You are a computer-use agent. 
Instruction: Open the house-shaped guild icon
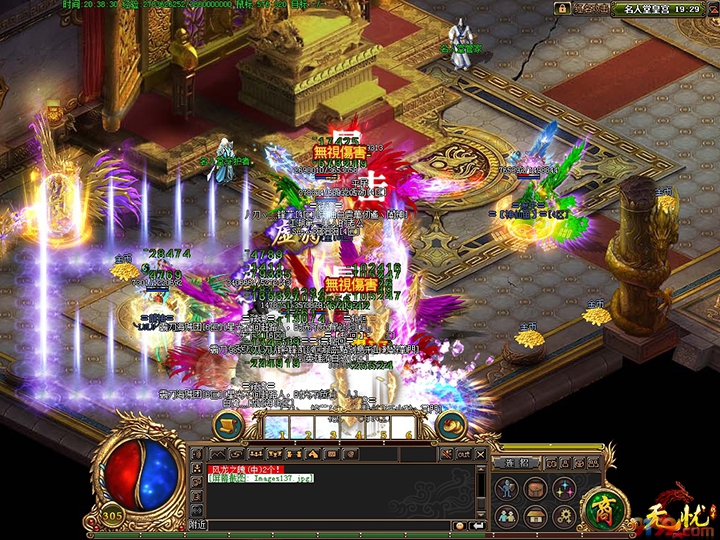(537, 515)
